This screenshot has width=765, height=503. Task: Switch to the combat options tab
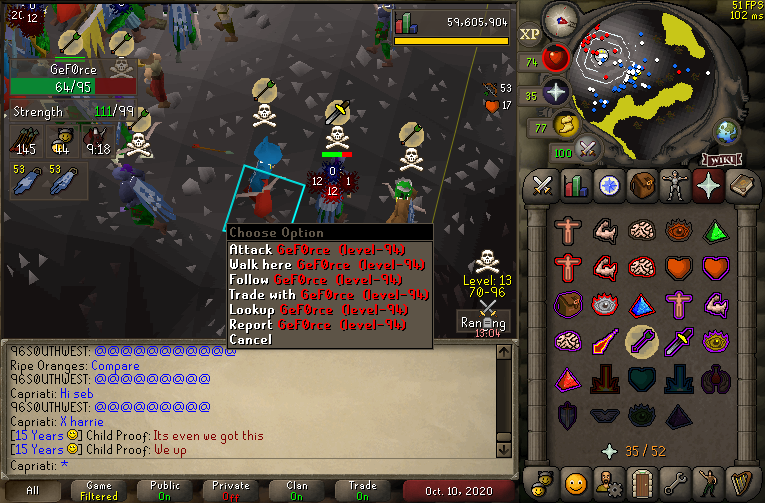pos(543,185)
